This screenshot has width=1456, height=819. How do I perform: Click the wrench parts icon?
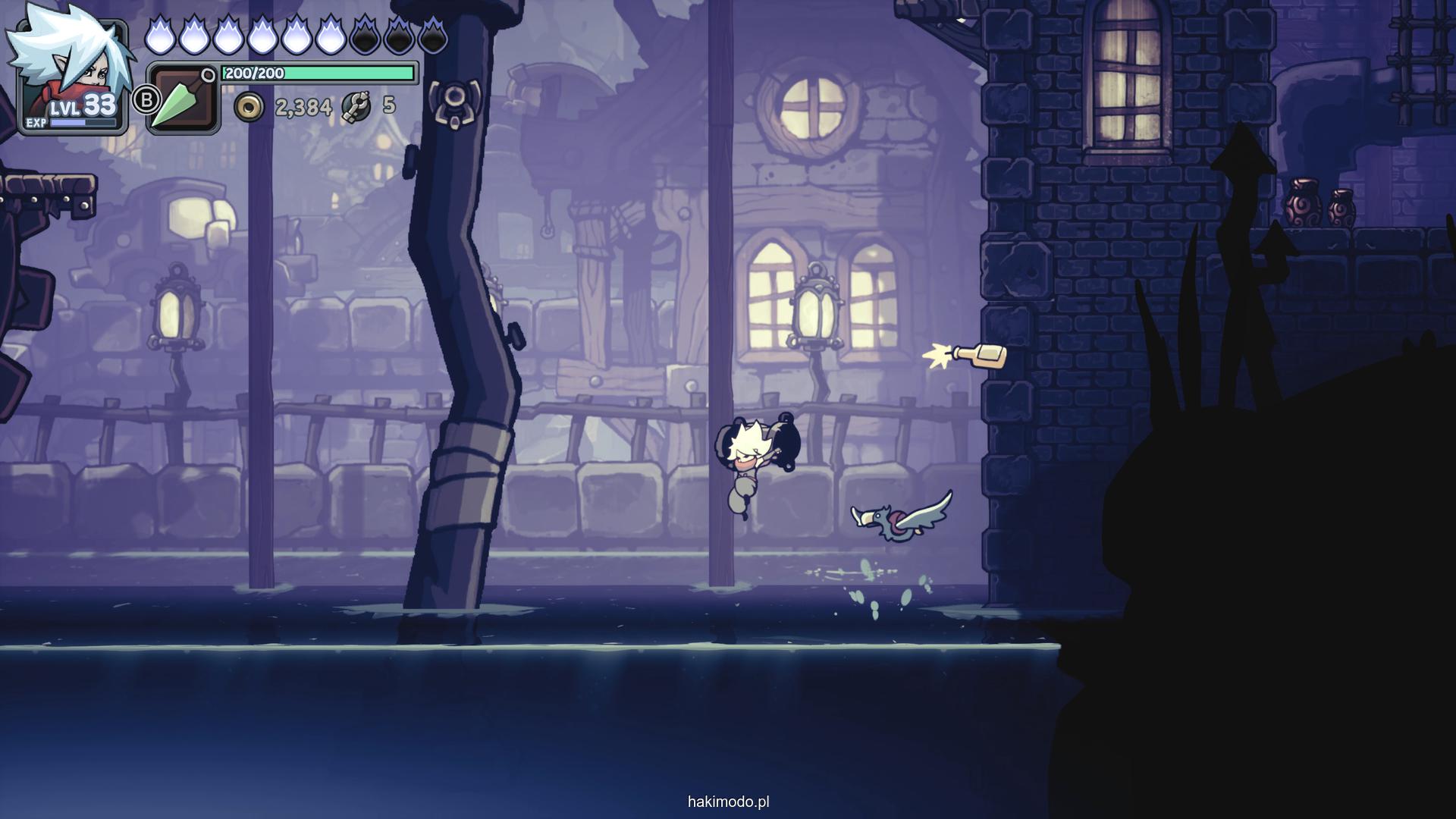click(x=356, y=107)
